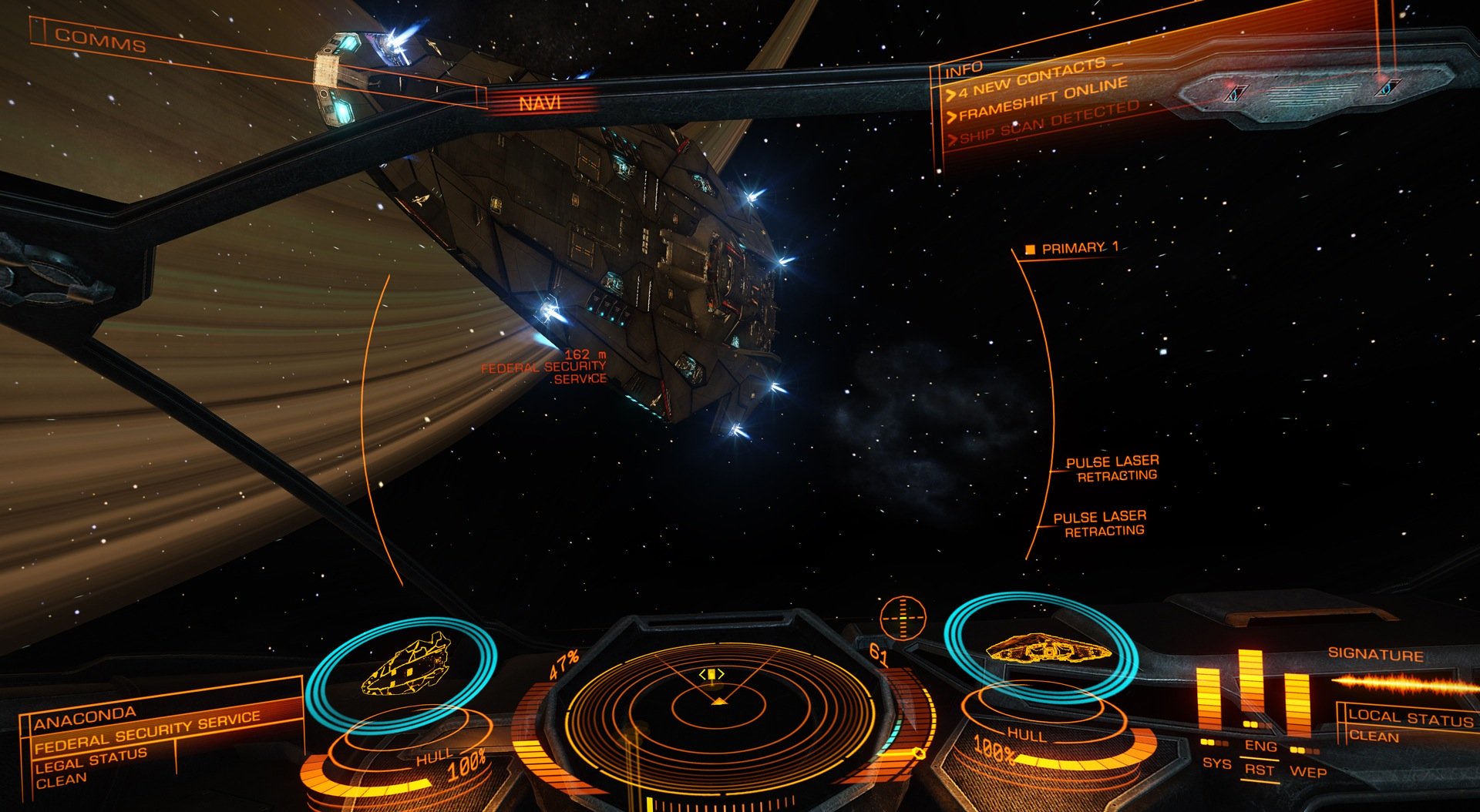The height and width of the screenshot is (812, 1480).
Task: Boost power to SYS
Action: coord(1216,763)
